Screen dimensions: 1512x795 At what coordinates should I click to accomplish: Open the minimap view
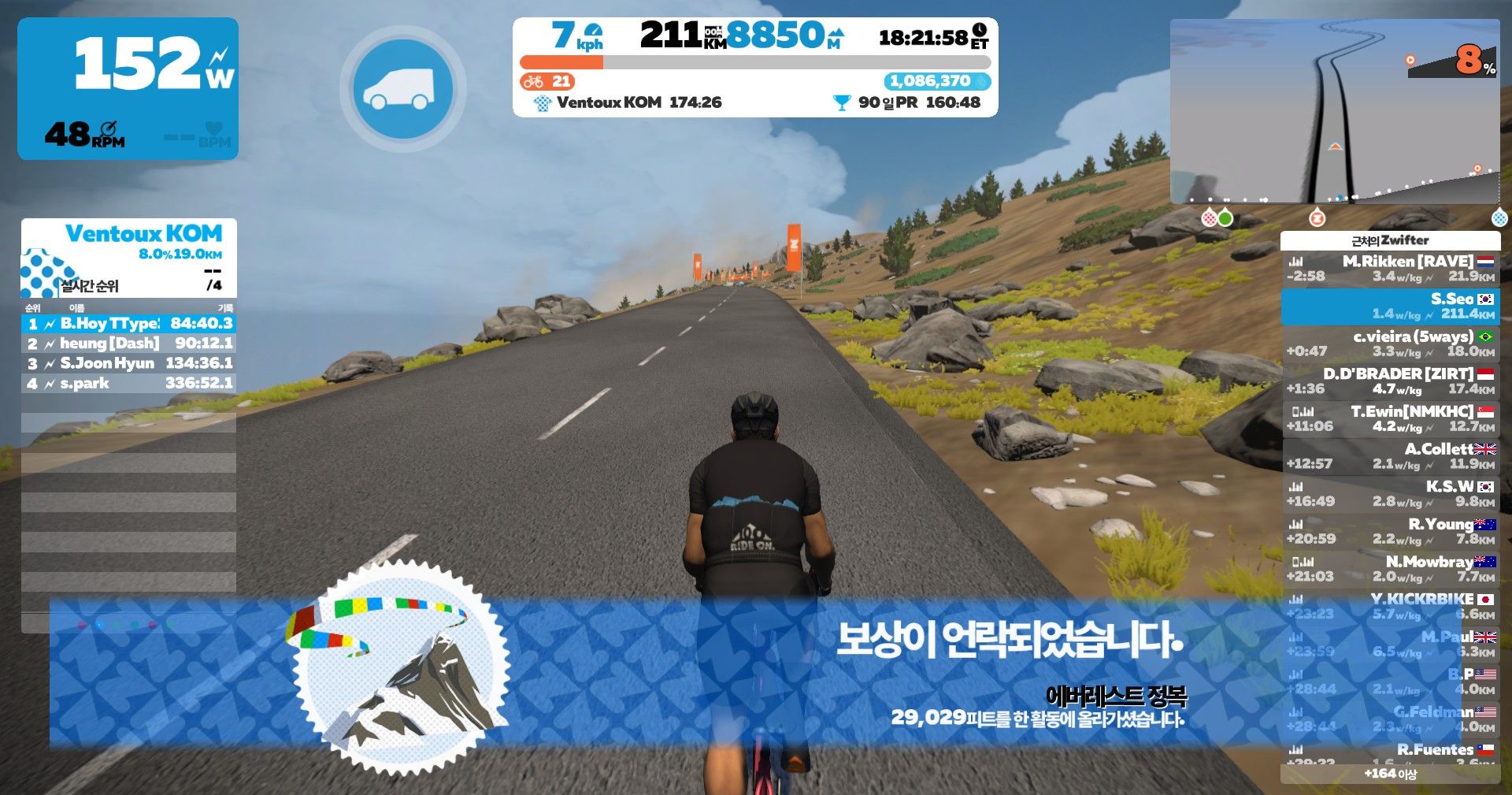click(x=1334, y=110)
